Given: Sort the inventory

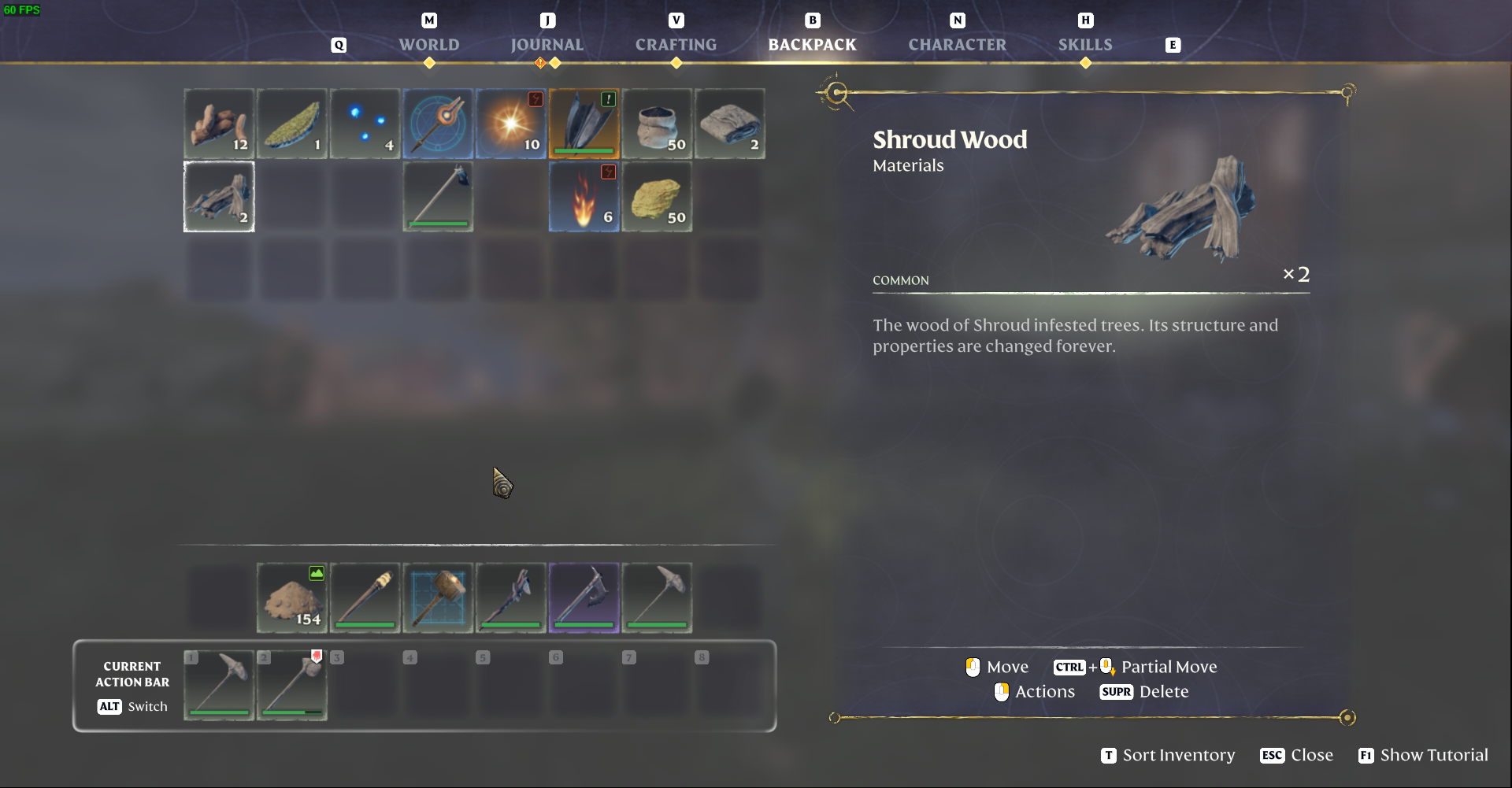Looking at the screenshot, I should pyautogui.click(x=1168, y=755).
